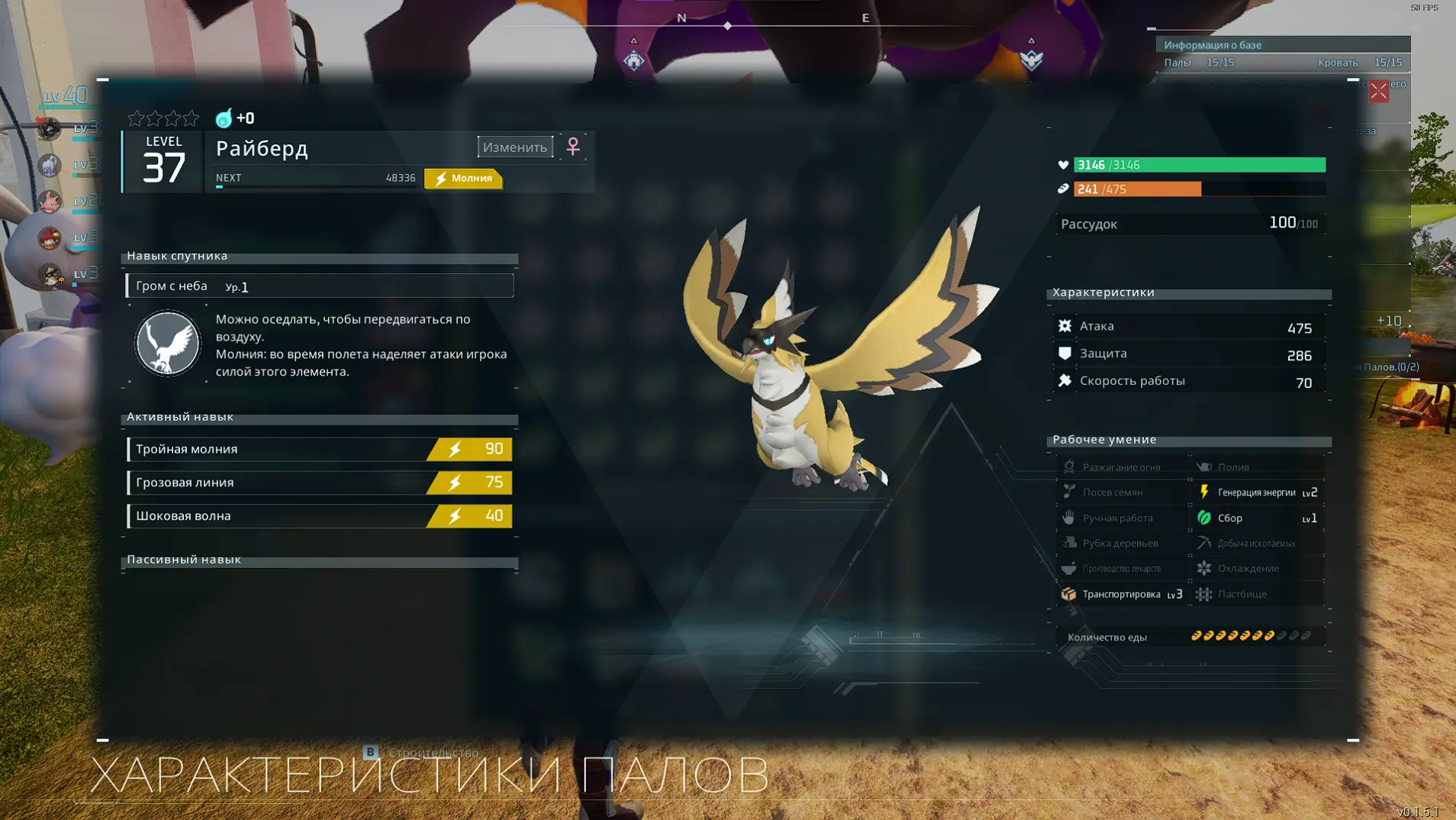Click the Молния element tag
Viewport: 1456px width, 820px height.
[463, 178]
